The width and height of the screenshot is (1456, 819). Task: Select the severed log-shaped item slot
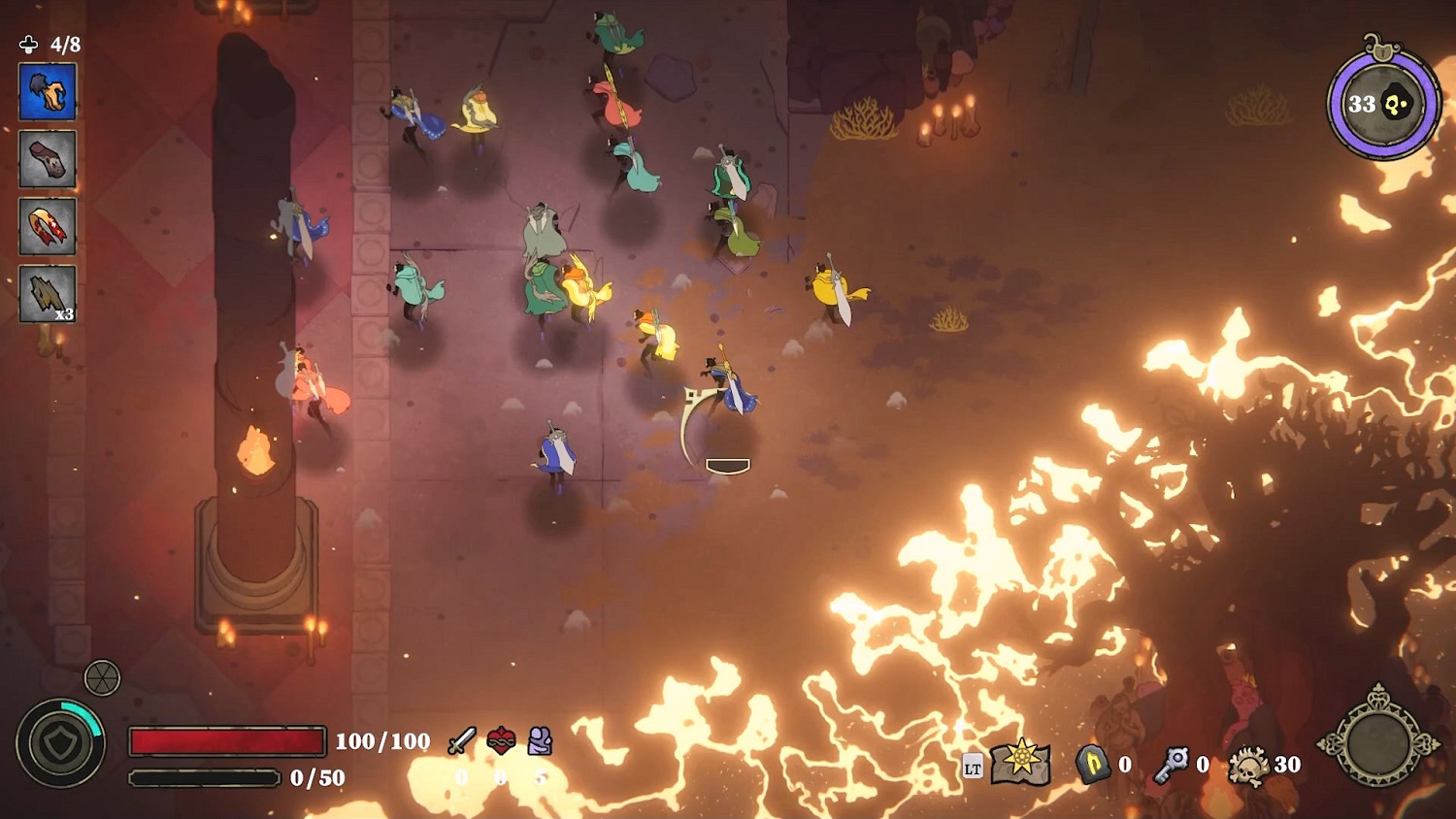(x=48, y=159)
